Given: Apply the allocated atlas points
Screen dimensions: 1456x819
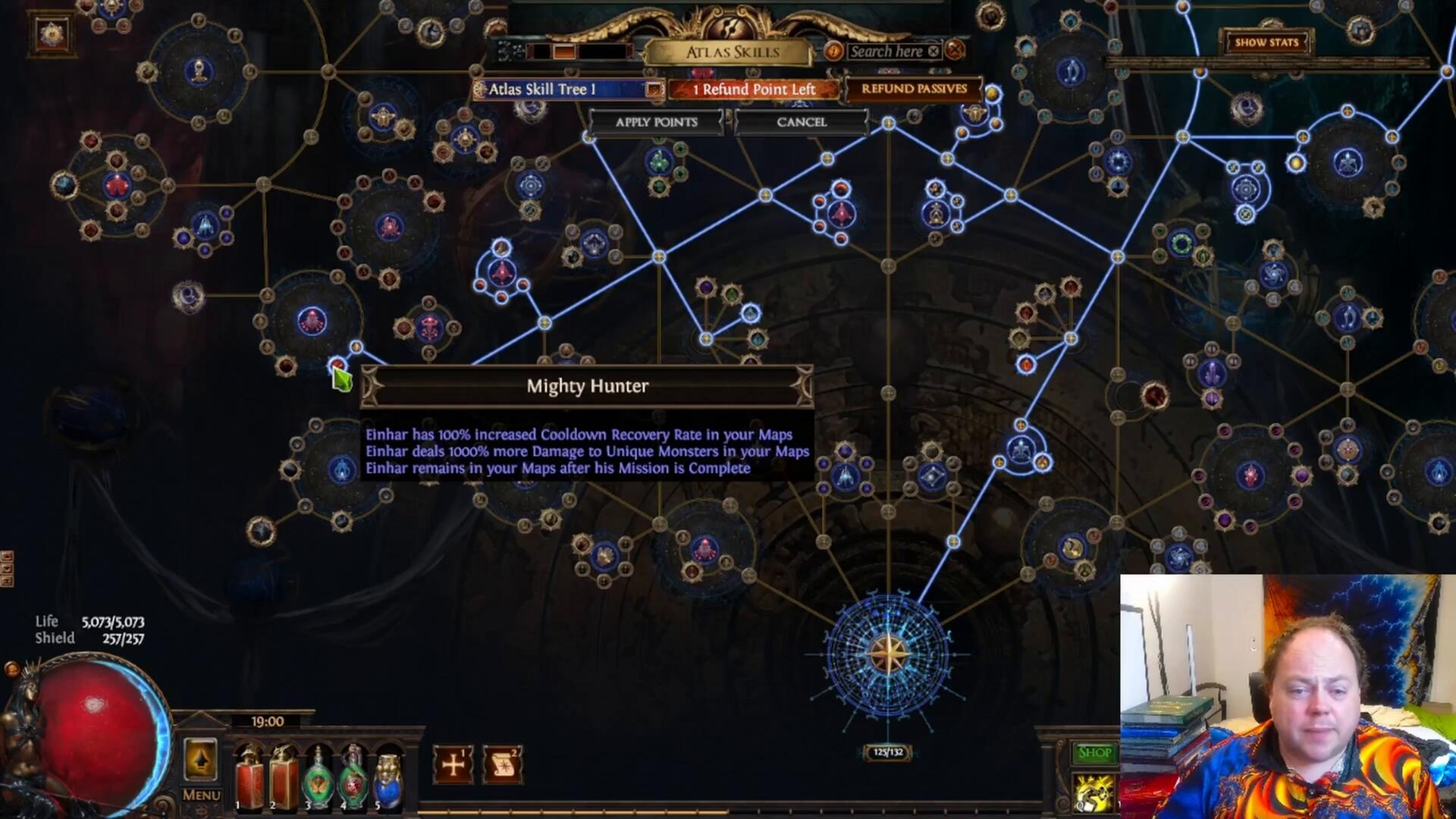Looking at the screenshot, I should 656,122.
